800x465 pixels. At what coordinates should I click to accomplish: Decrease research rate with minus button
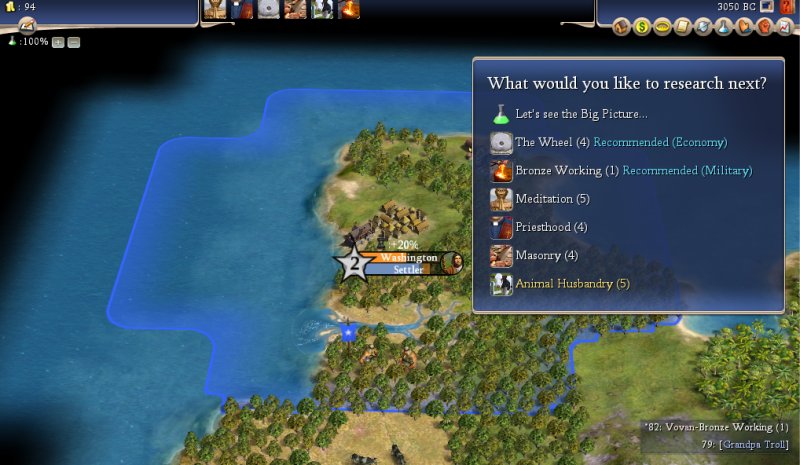tap(74, 42)
